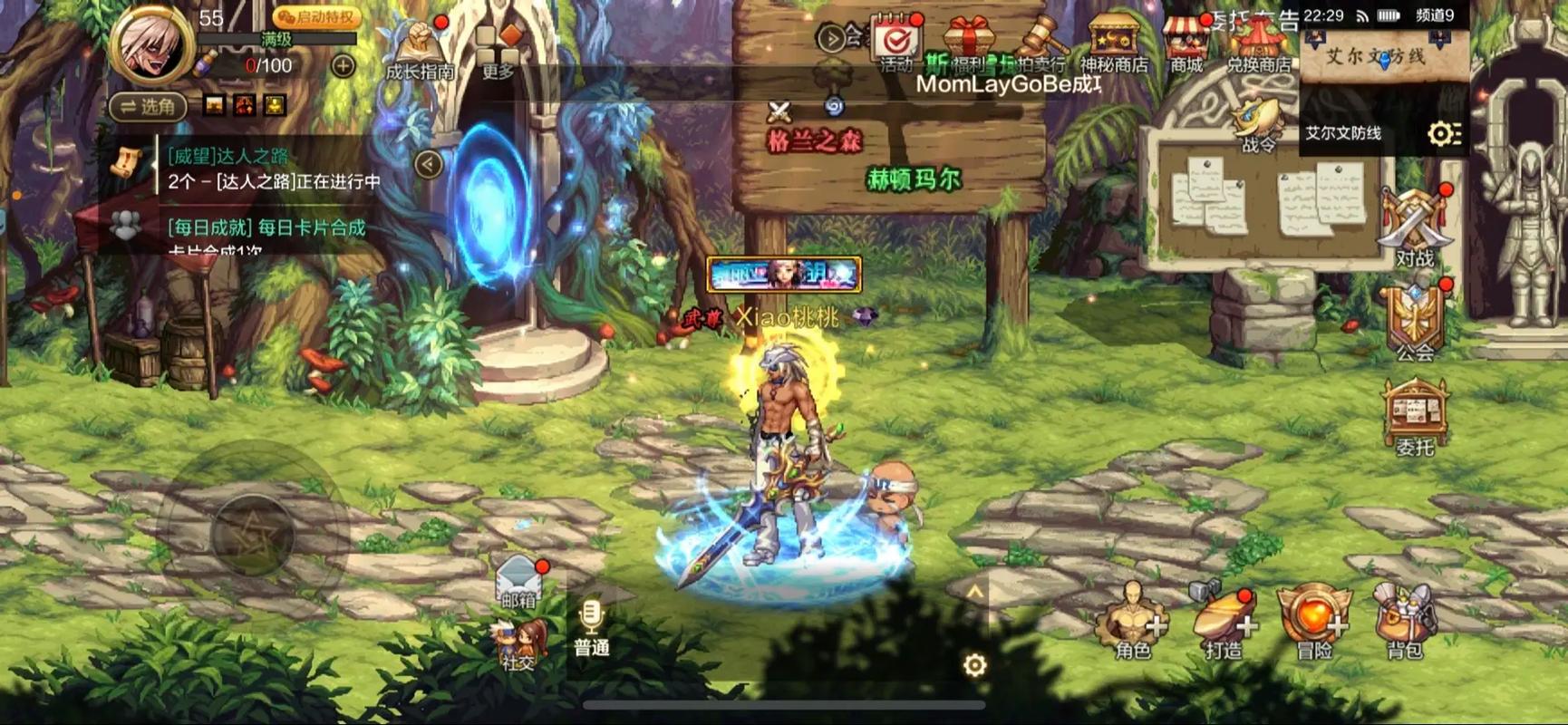
Task: Open the 商城 mall
Action: point(1188,41)
